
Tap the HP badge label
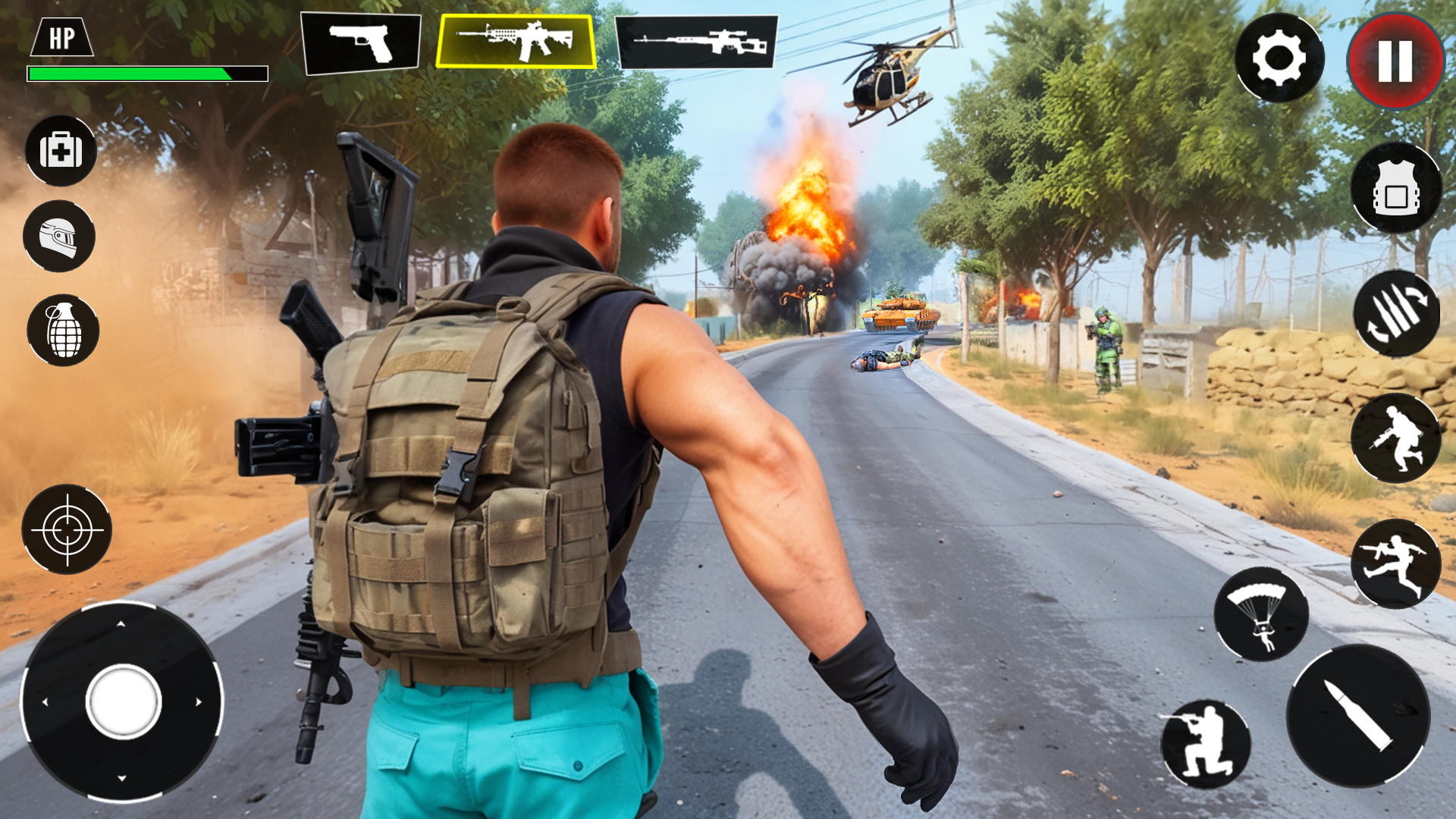[62, 36]
